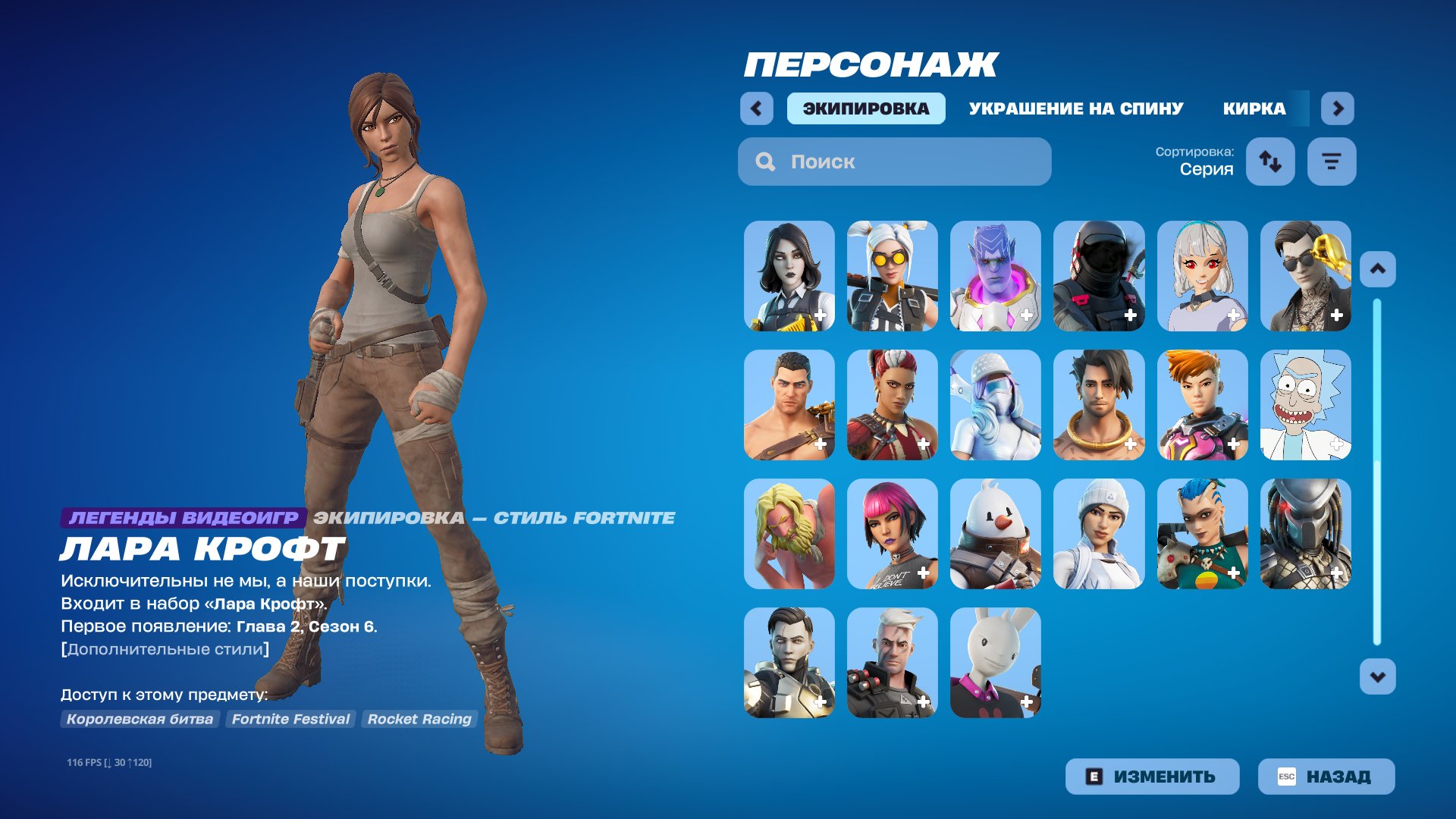Switch to the УКРАШЕНИЕ НА СПИНУ tab
The height and width of the screenshot is (819, 1456).
coord(1075,108)
